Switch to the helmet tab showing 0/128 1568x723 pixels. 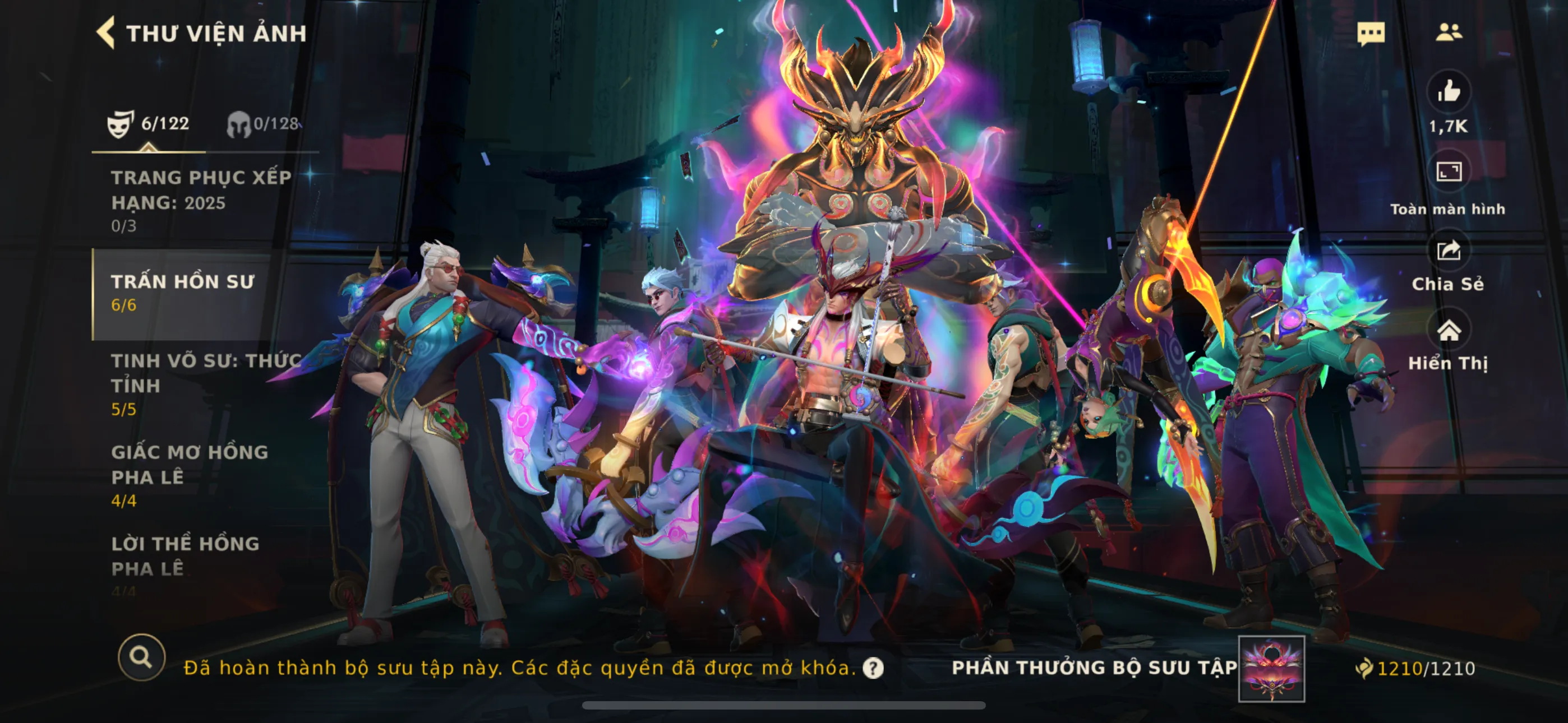click(x=263, y=123)
